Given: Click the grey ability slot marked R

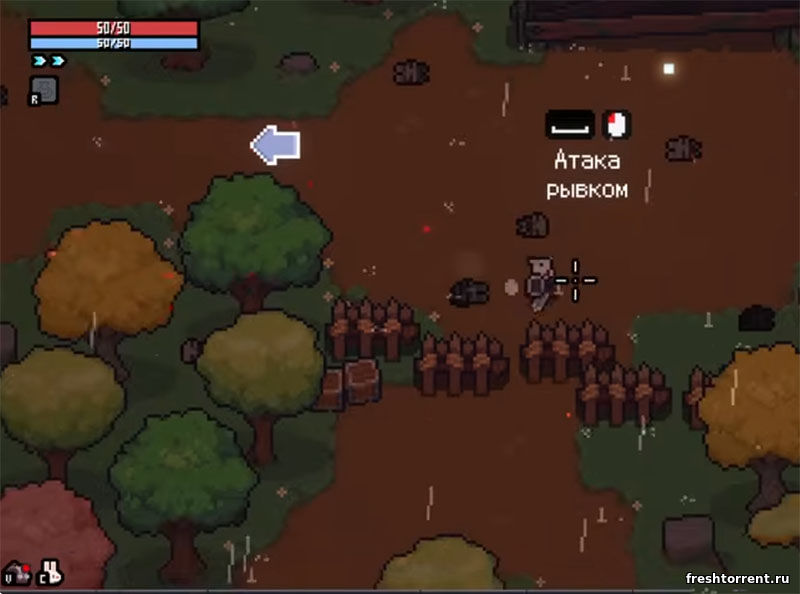Looking at the screenshot, I should coord(44,90).
